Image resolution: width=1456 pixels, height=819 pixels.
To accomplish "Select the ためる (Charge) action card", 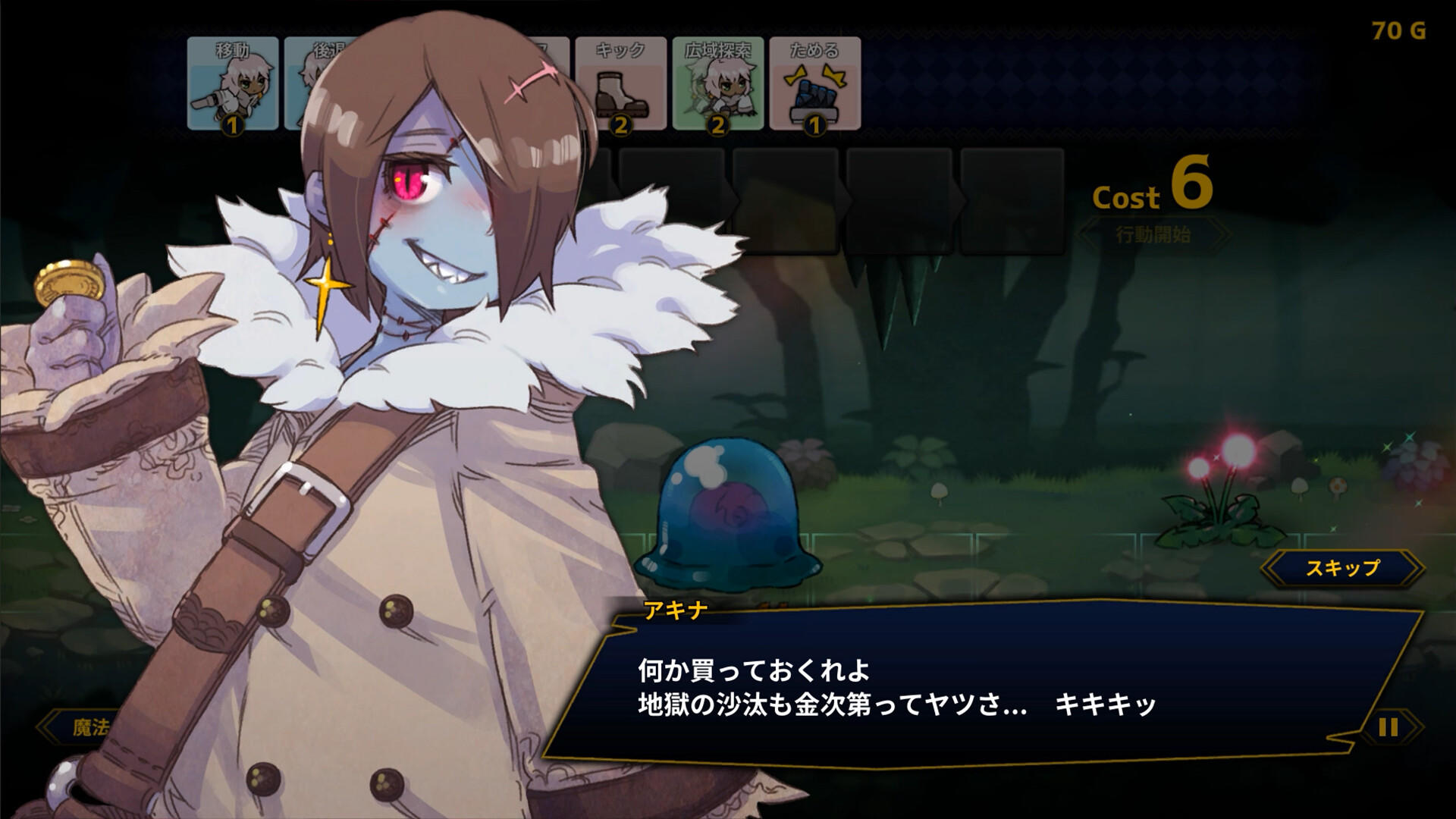I will [x=811, y=83].
